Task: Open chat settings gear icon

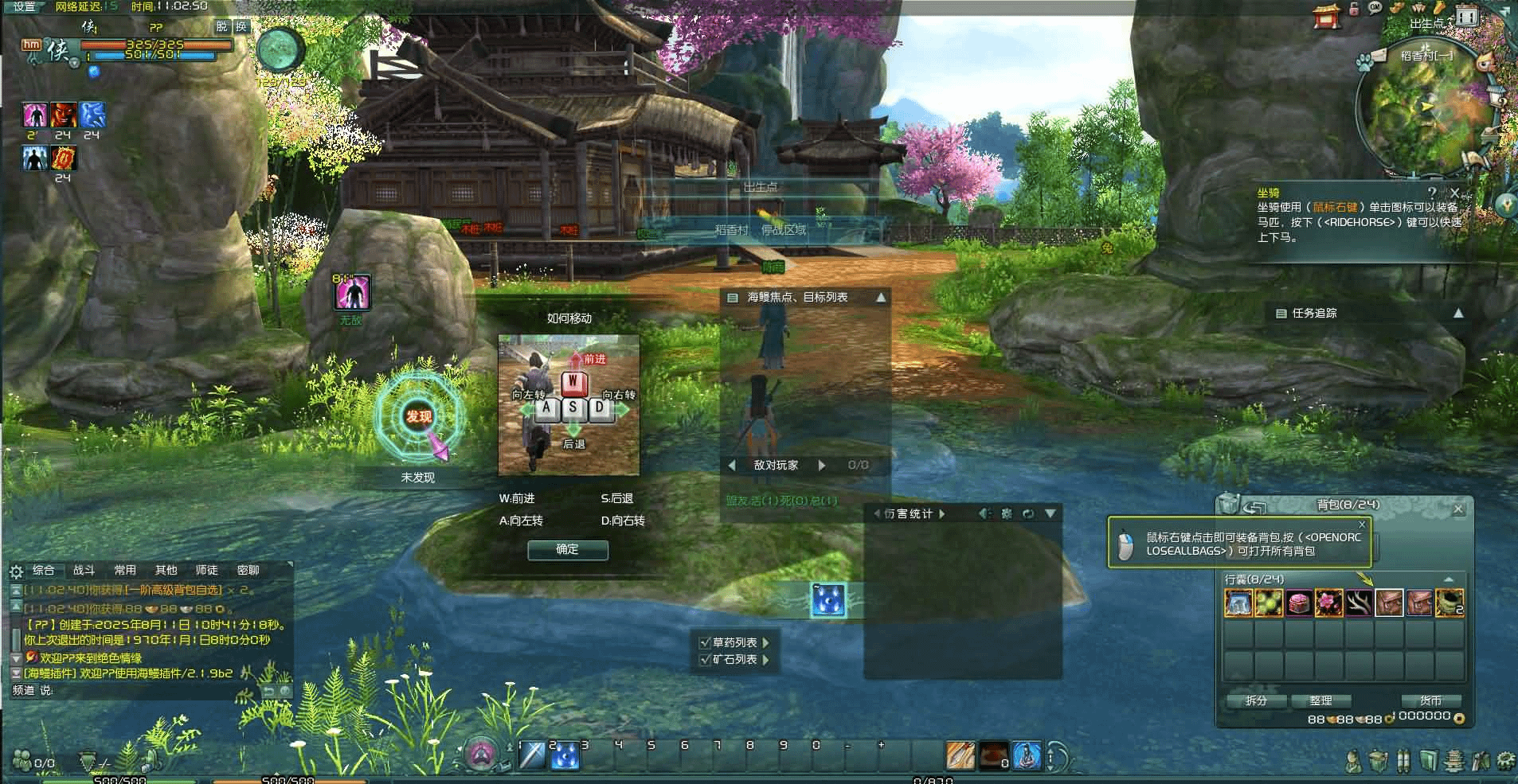Action: (x=16, y=571)
